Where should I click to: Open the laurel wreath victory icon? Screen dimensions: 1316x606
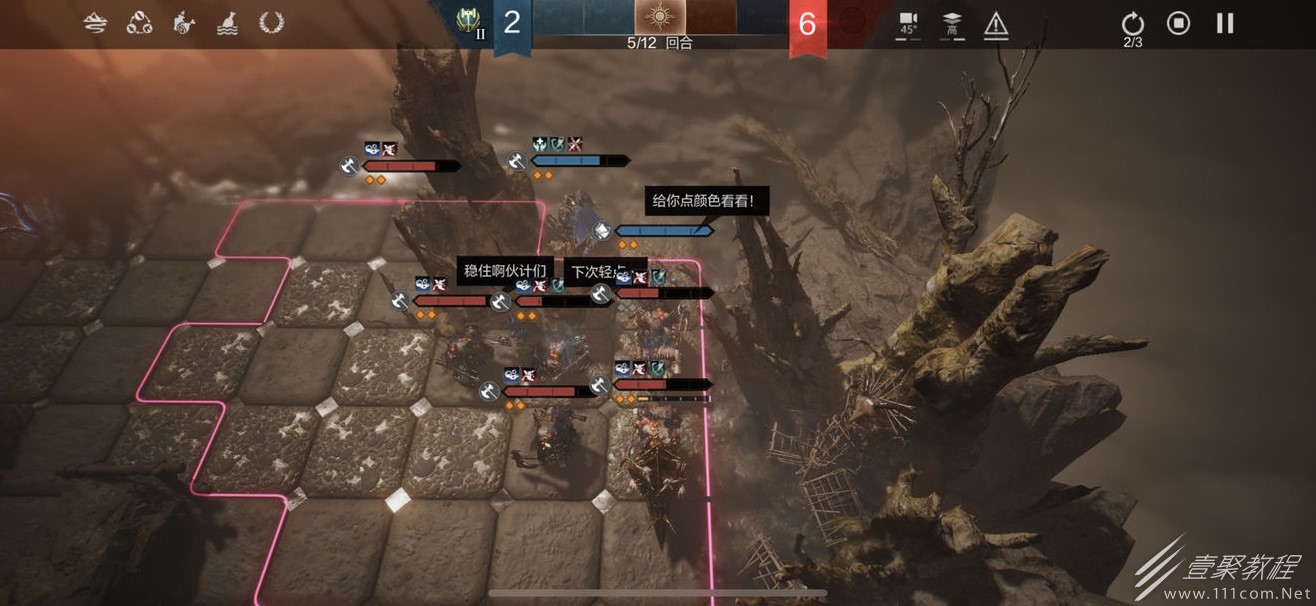271,23
